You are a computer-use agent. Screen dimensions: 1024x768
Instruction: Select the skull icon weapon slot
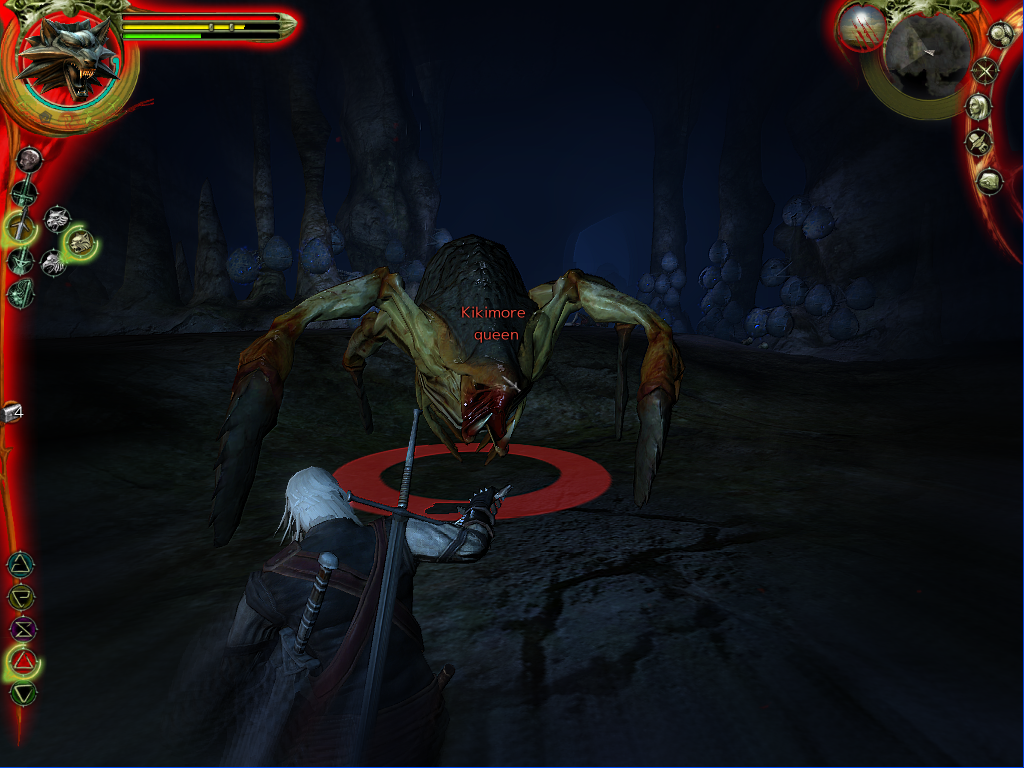pyautogui.click(x=28, y=159)
